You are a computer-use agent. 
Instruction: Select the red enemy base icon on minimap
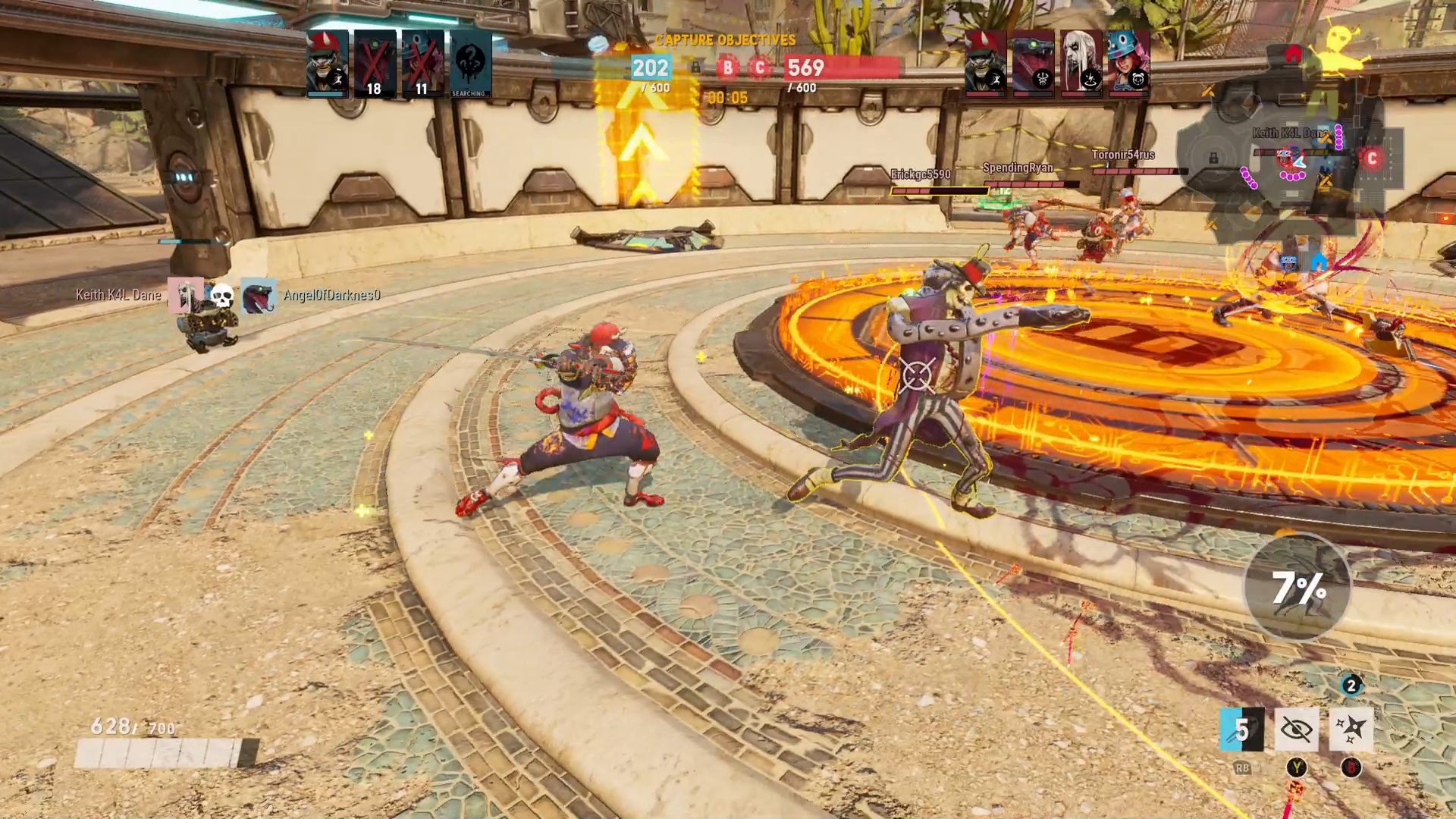pyautogui.click(x=1293, y=54)
